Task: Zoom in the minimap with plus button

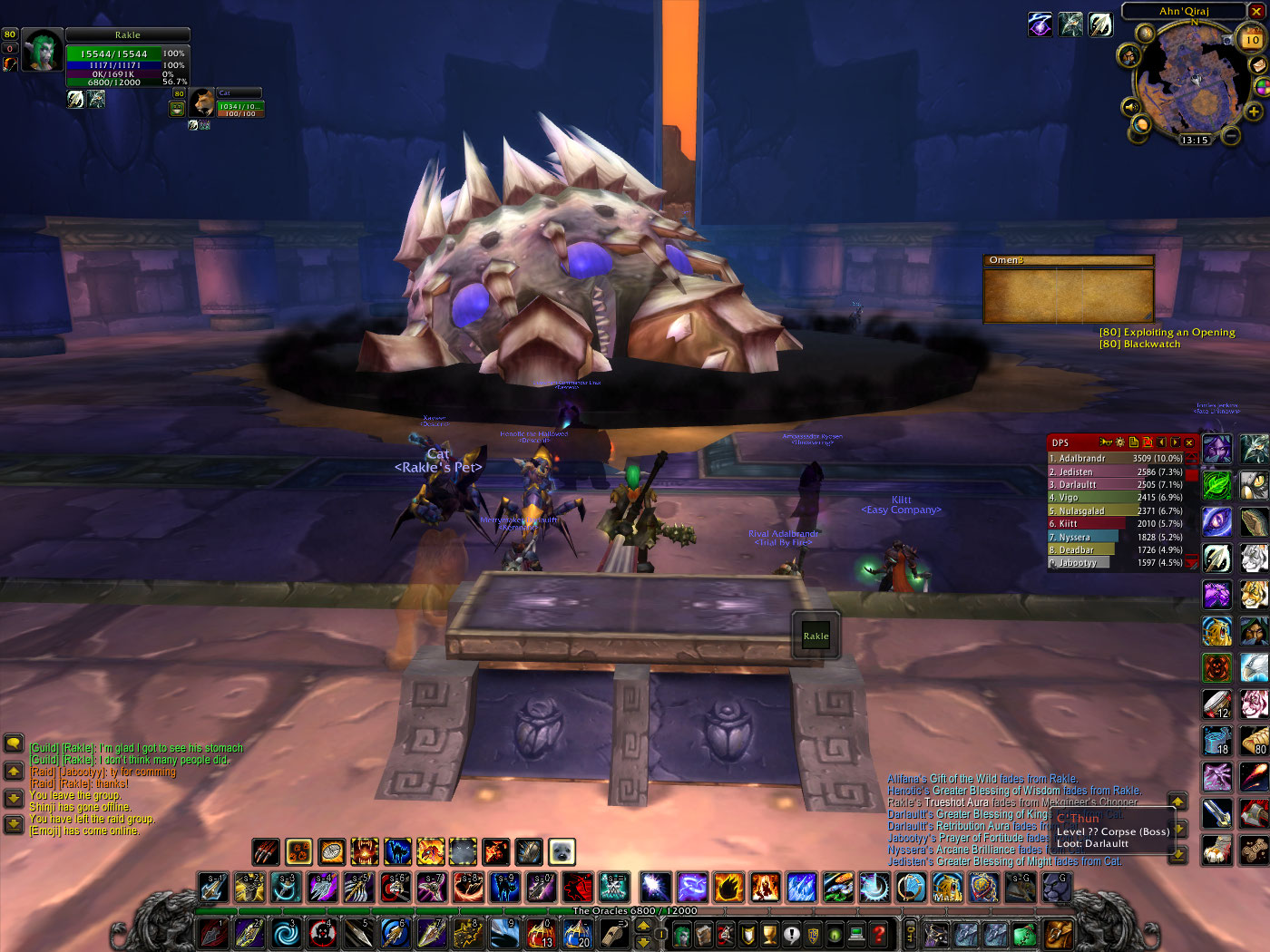Action: (x=1254, y=112)
